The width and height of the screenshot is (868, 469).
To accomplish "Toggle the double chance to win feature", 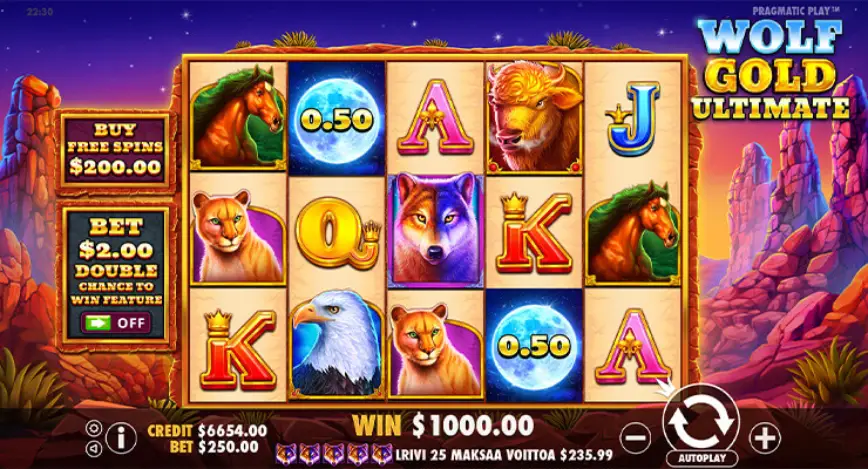I will (x=115, y=323).
